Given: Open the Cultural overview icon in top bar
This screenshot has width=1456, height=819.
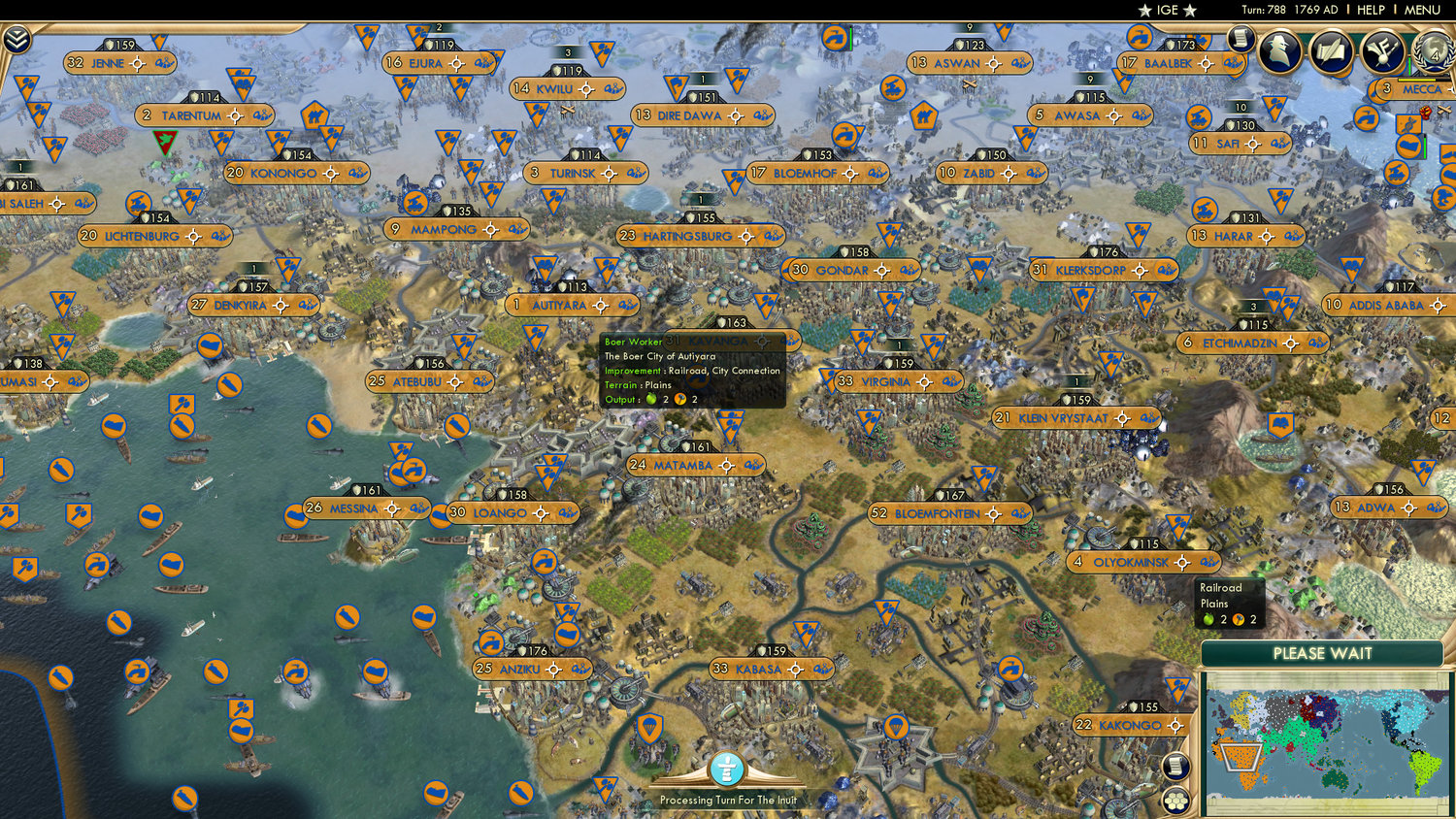Looking at the screenshot, I should (1330, 50).
